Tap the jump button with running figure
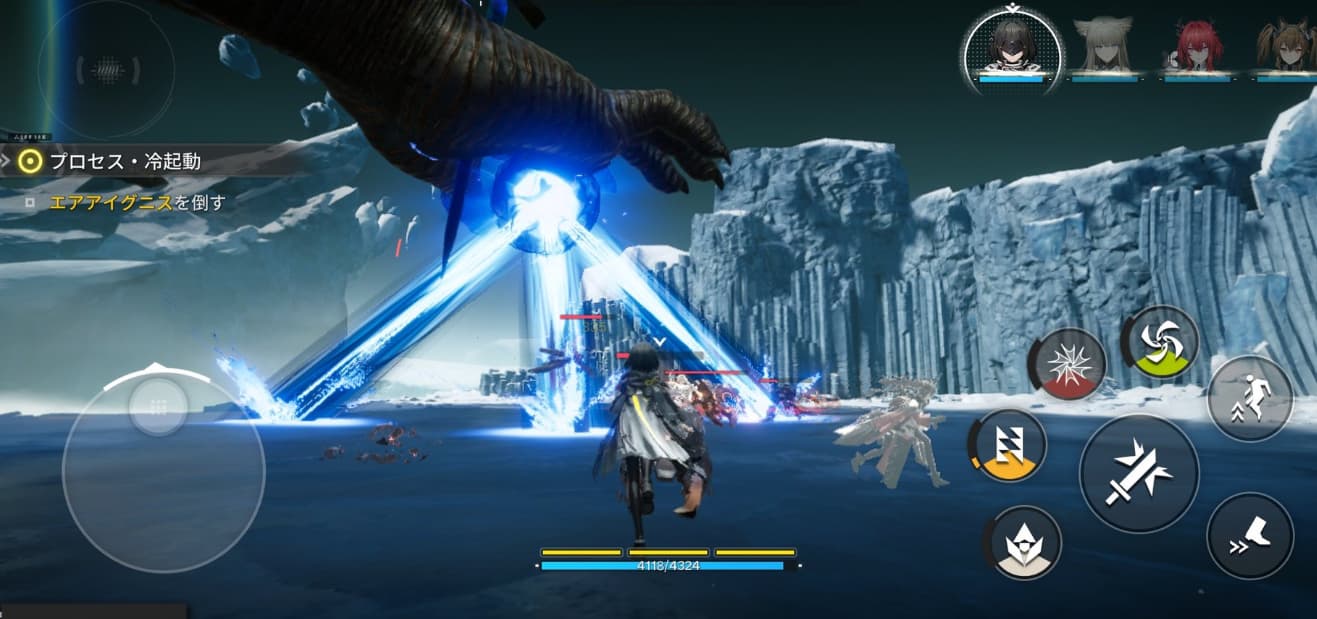 (1250, 398)
